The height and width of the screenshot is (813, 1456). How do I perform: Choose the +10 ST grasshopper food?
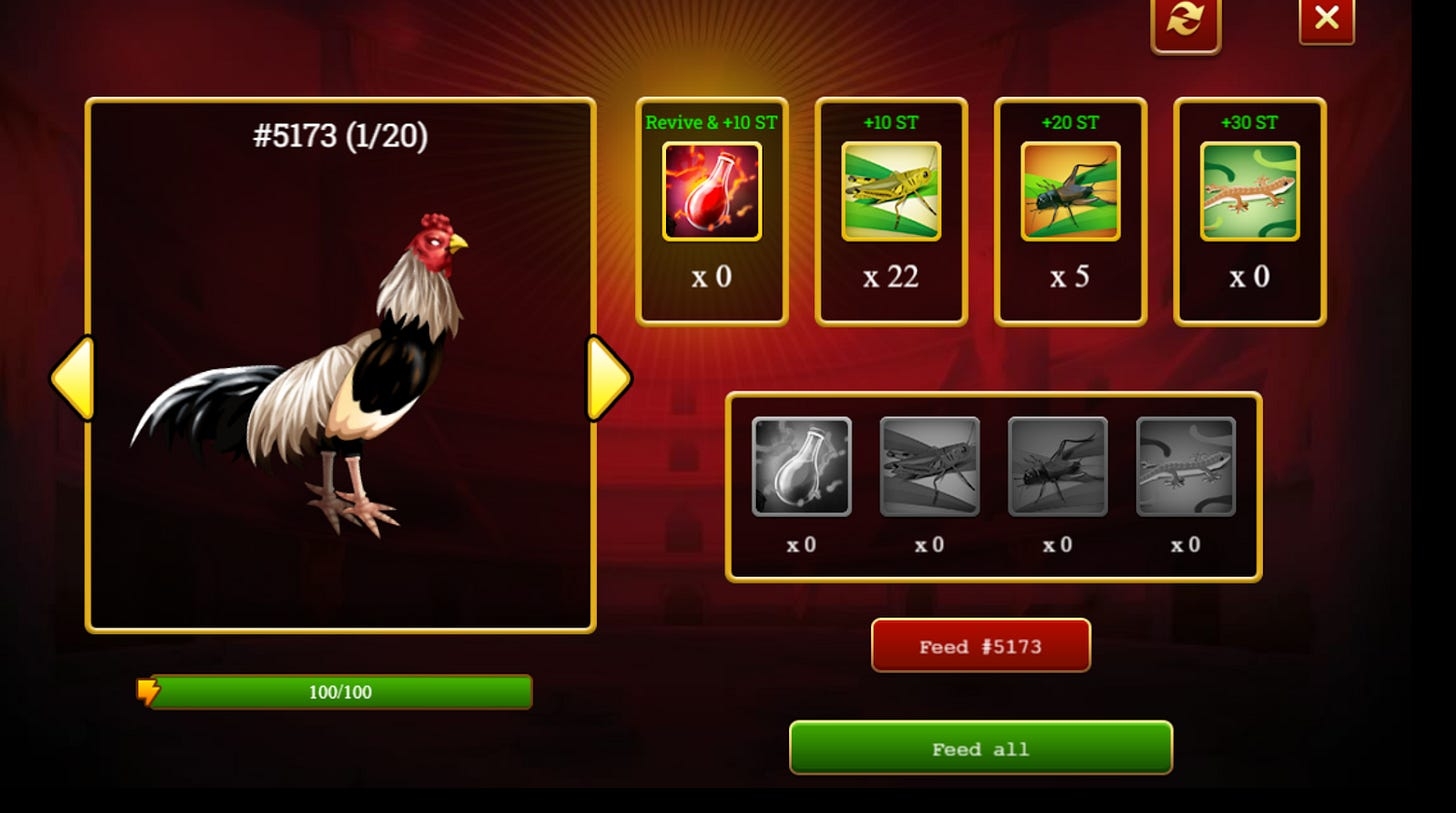tap(890, 191)
